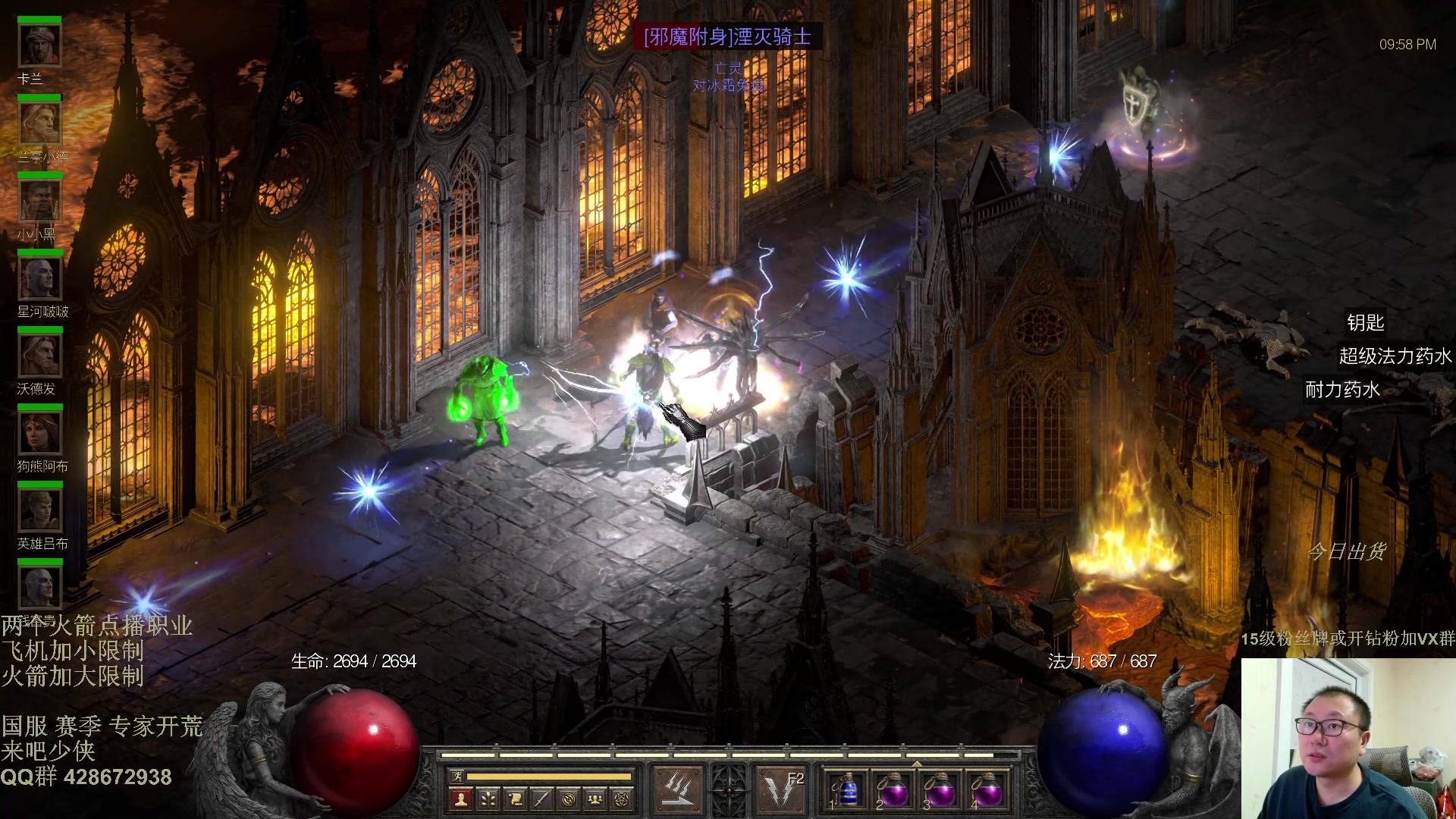Open inventory via the sword icon
This screenshot has width=1456, height=819.
(x=541, y=799)
